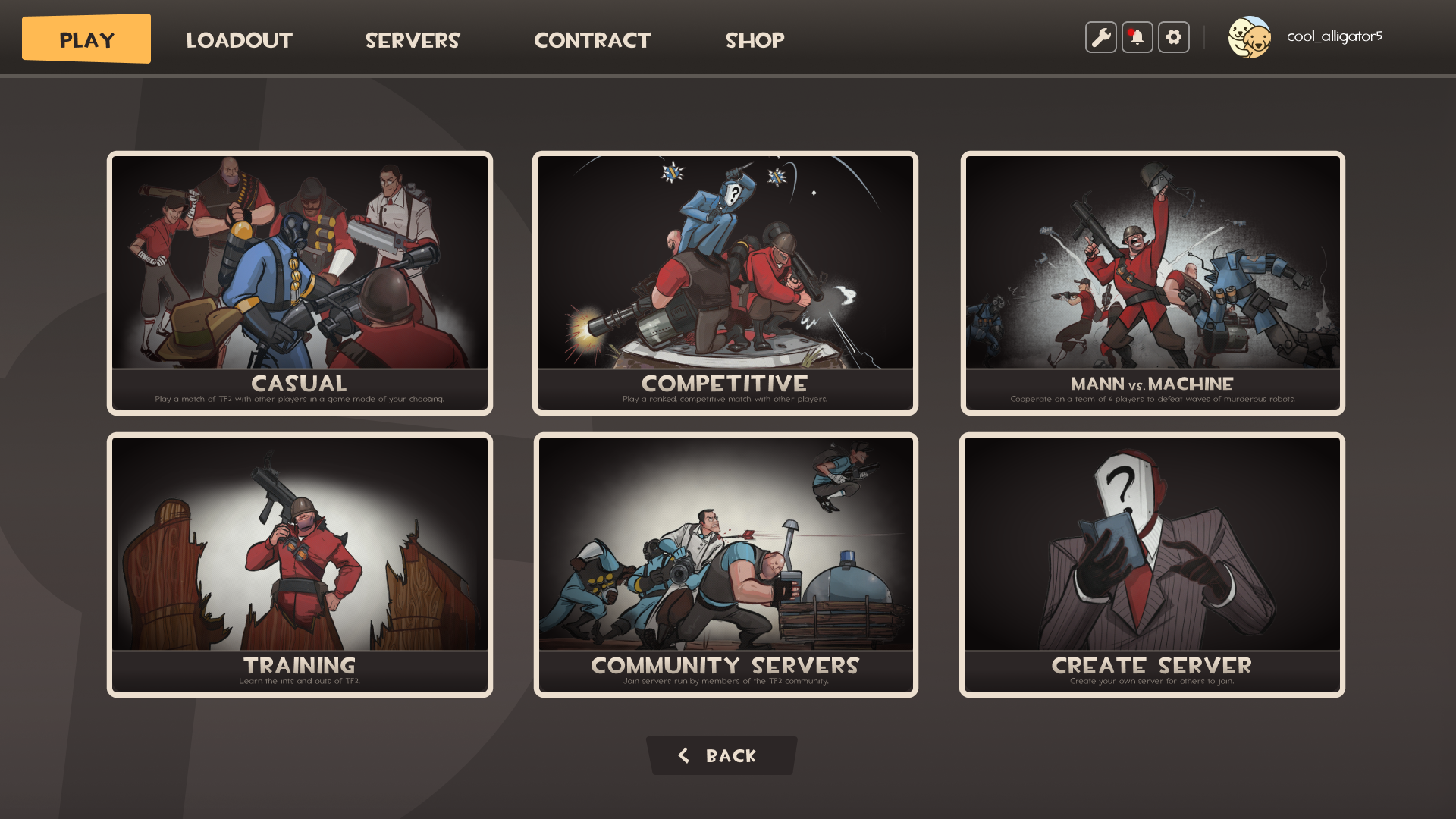This screenshot has width=1456, height=819.
Task: Open the Contract menu item
Action: 592,40
